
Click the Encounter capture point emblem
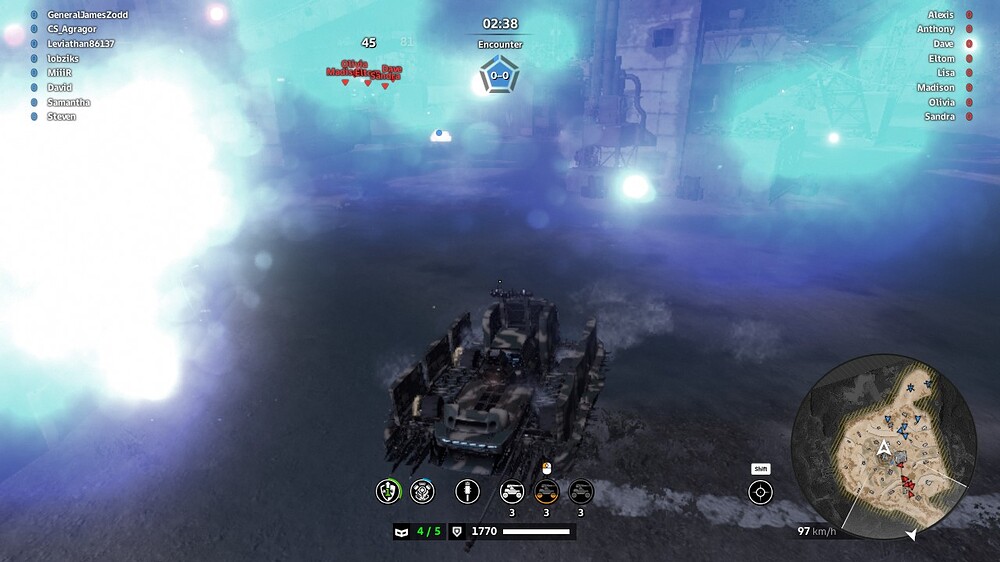(x=499, y=75)
